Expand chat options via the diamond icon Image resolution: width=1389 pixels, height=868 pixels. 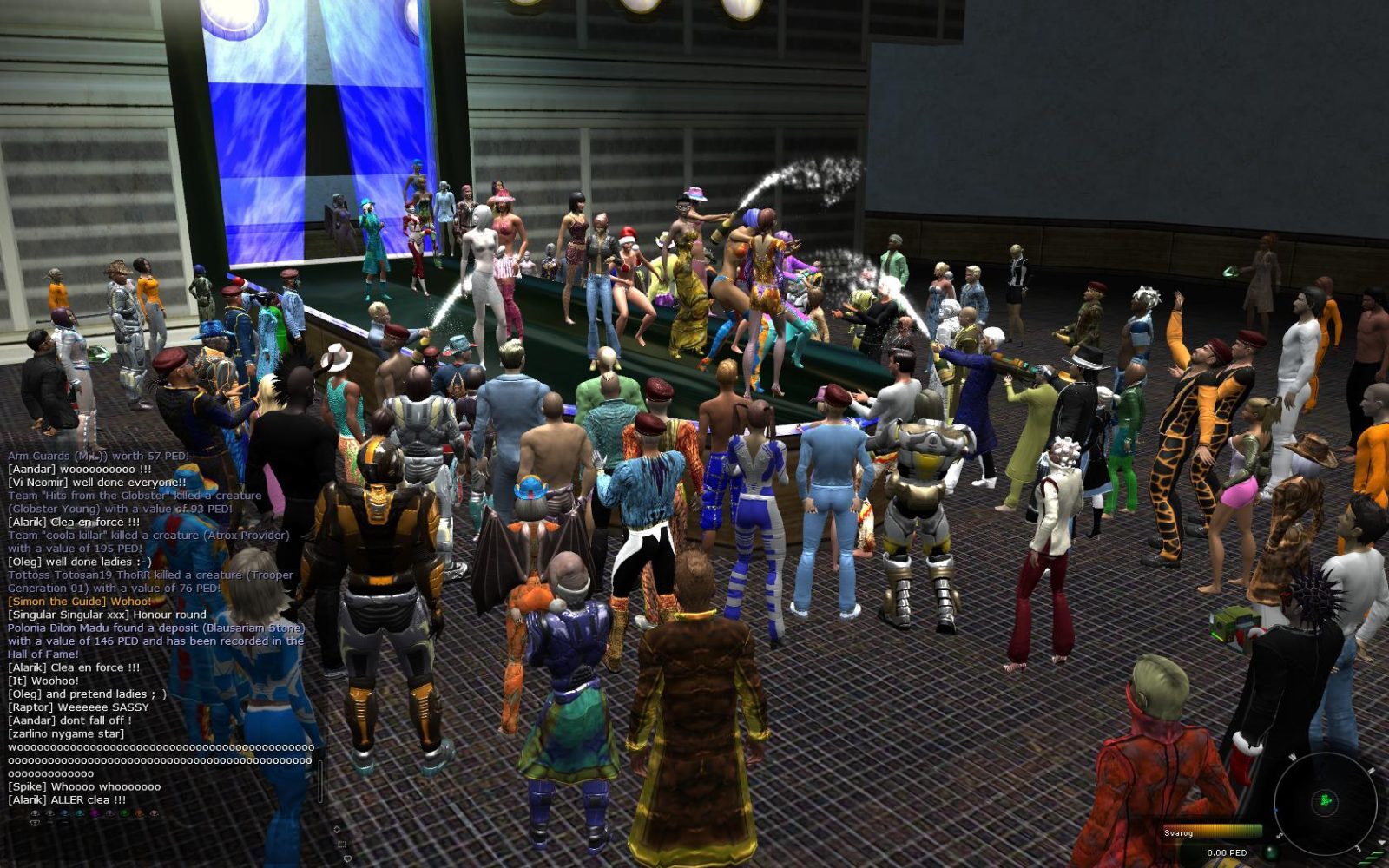coord(337,829)
